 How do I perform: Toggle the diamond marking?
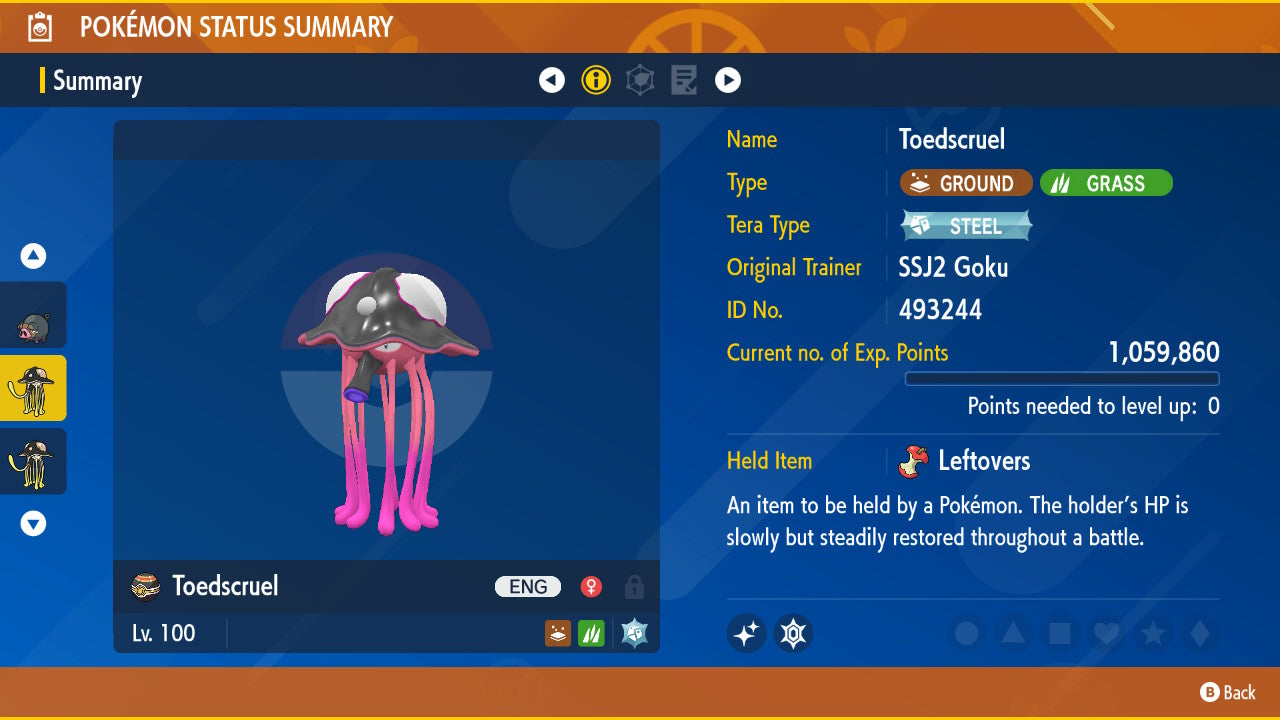tap(1198, 633)
